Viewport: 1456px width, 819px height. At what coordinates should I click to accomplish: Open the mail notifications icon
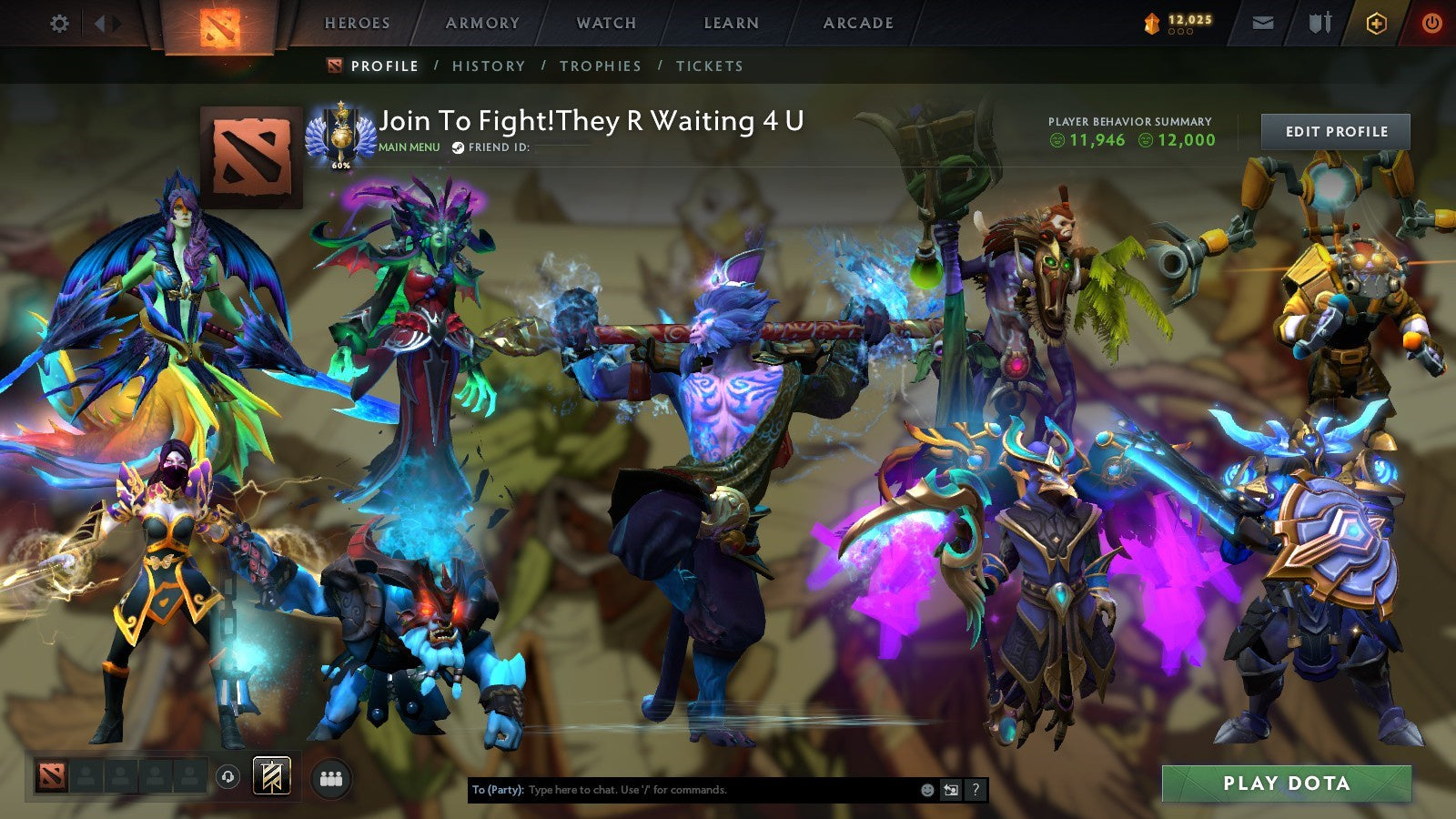pyautogui.click(x=1263, y=24)
